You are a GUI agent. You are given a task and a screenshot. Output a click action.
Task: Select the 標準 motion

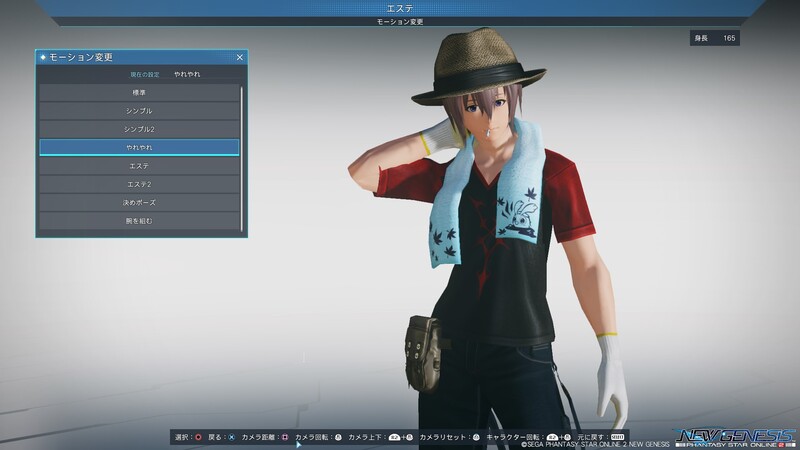(139, 92)
